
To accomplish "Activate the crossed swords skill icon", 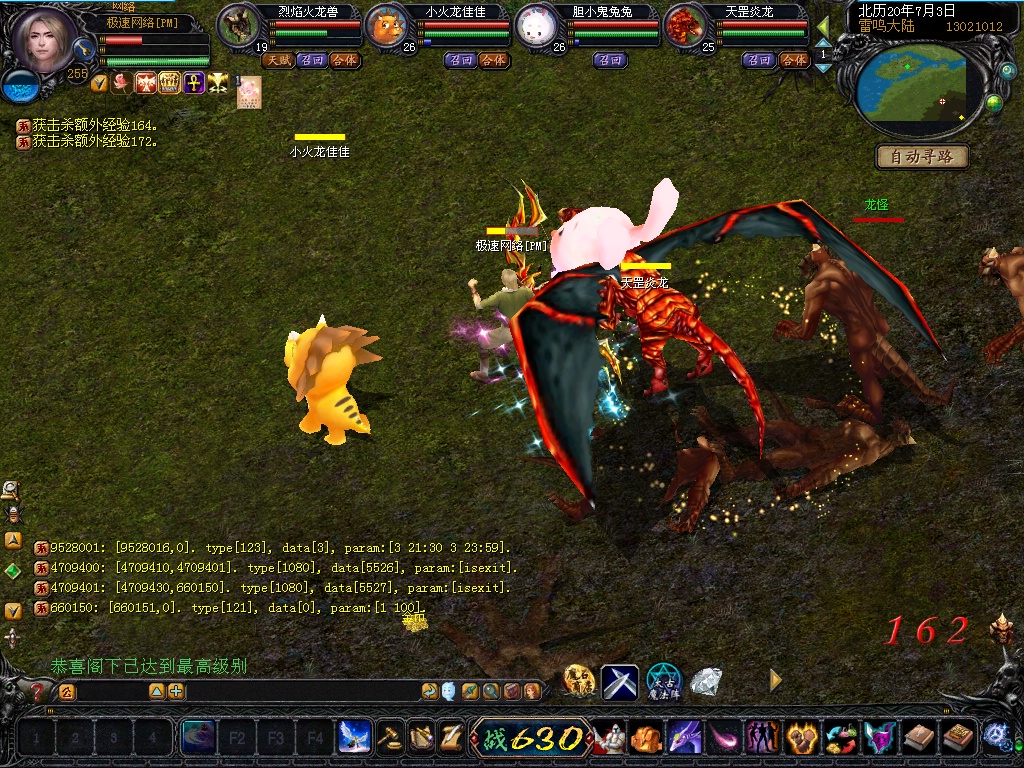I will pyautogui.click(x=619, y=682).
